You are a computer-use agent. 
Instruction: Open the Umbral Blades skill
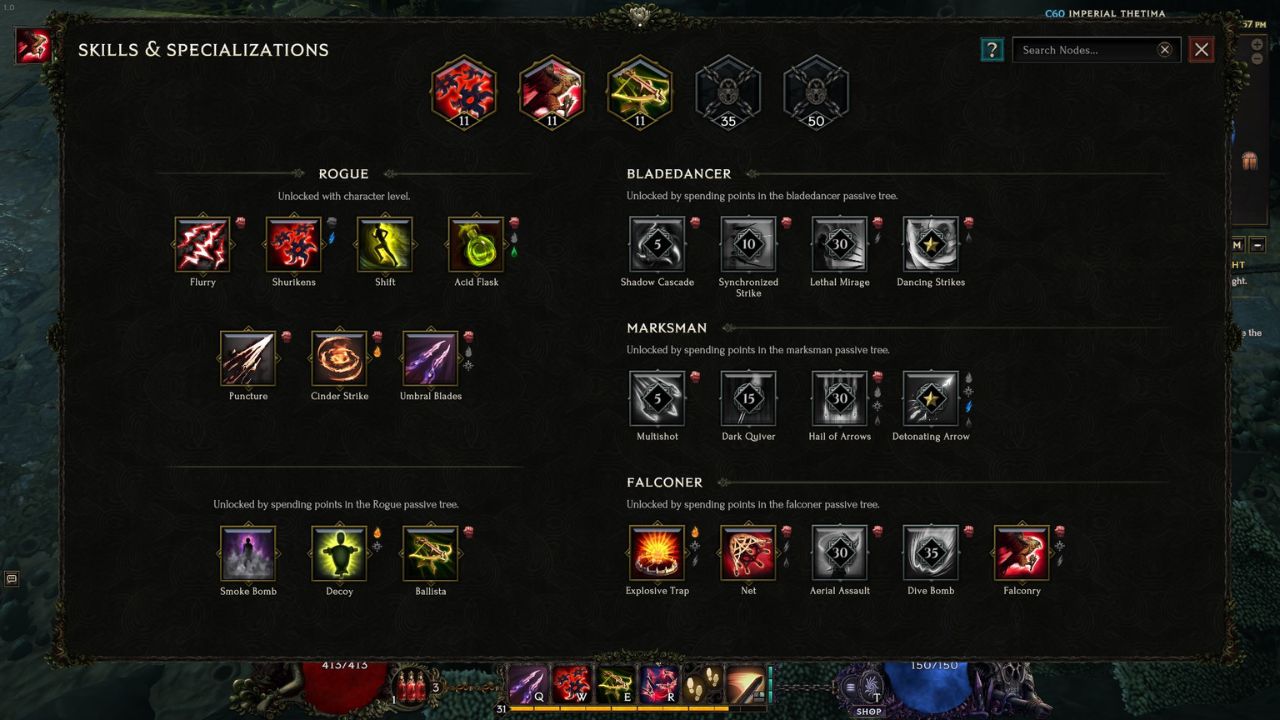[430, 357]
